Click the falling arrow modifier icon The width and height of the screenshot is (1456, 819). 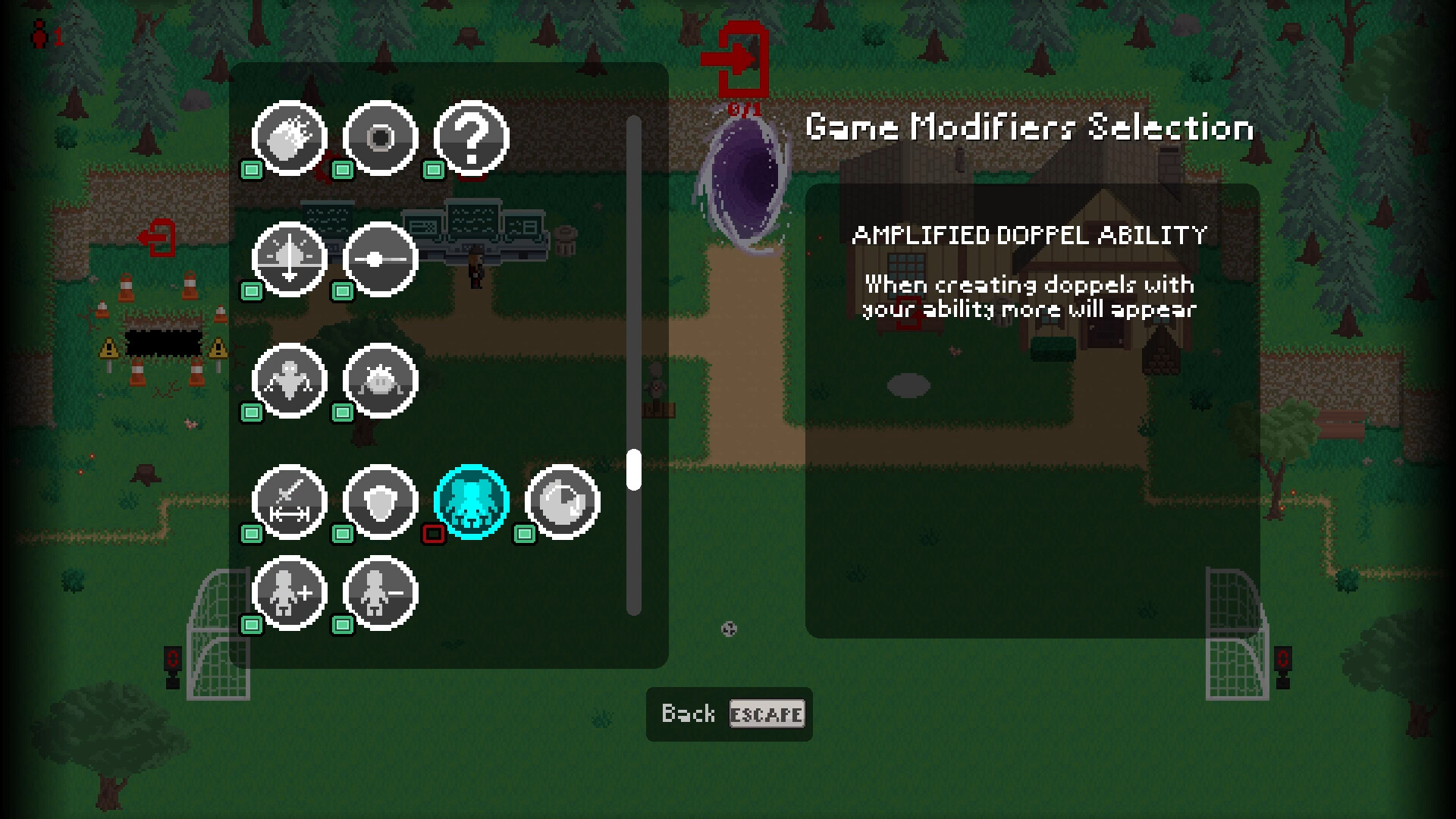pos(290,259)
